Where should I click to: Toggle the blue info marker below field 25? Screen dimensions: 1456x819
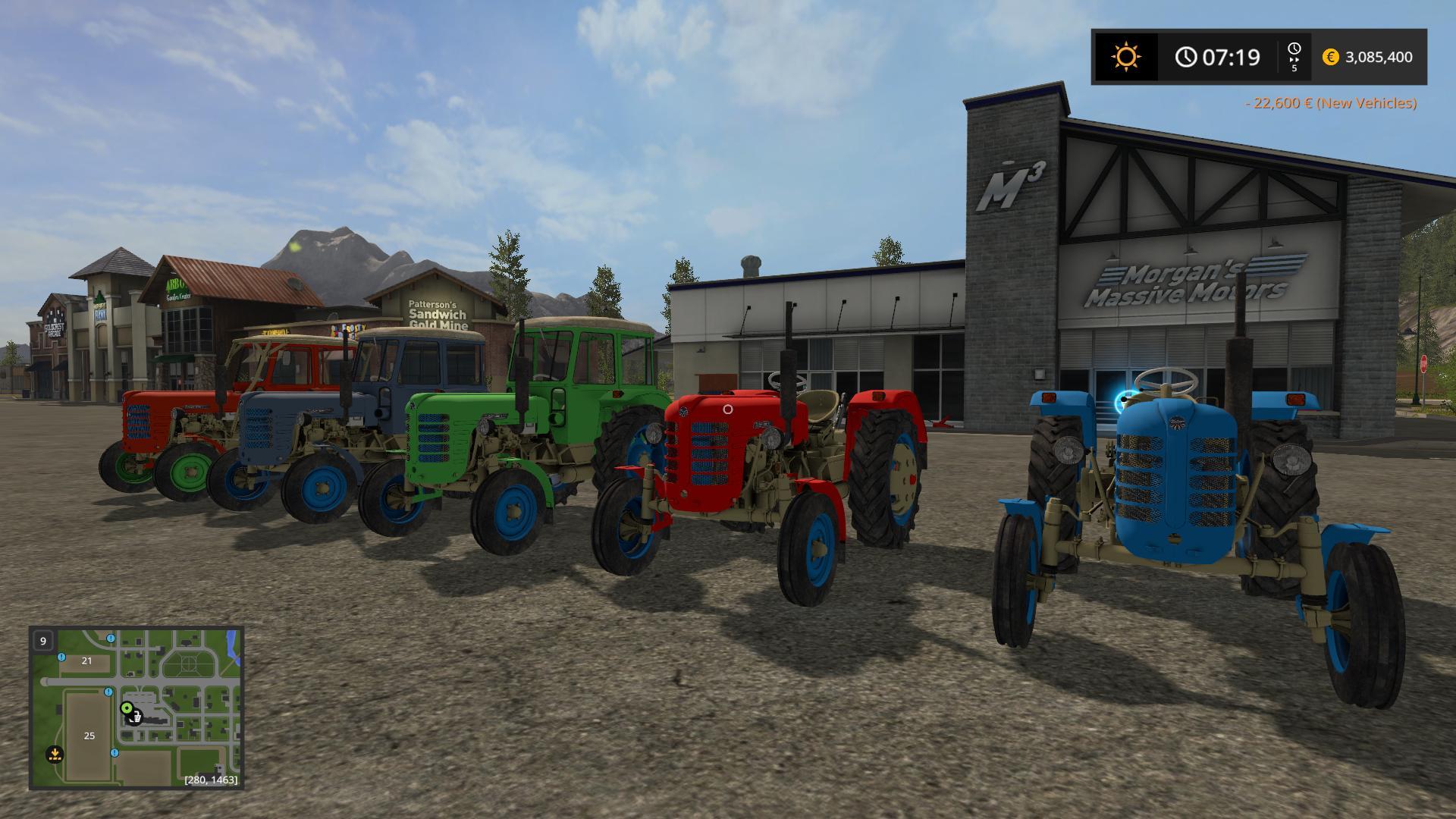point(114,753)
